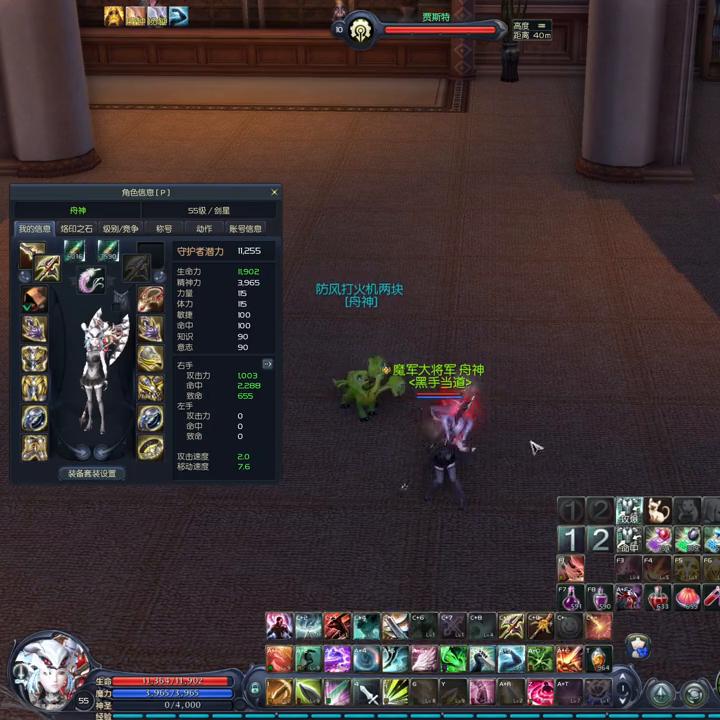Select the 称号 tab
The width and height of the screenshot is (720, 720).
coord(163,229)
